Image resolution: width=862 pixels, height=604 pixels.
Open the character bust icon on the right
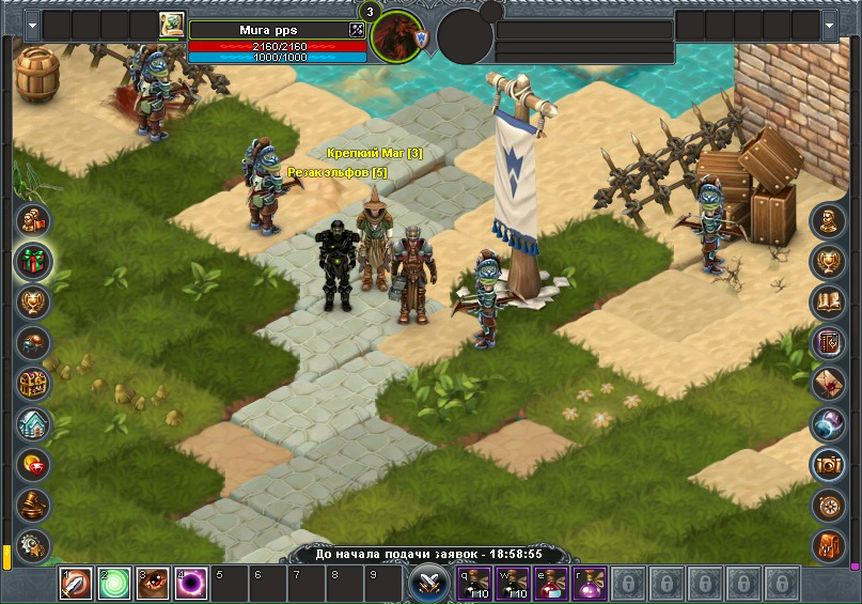click(x=828, y=221)
